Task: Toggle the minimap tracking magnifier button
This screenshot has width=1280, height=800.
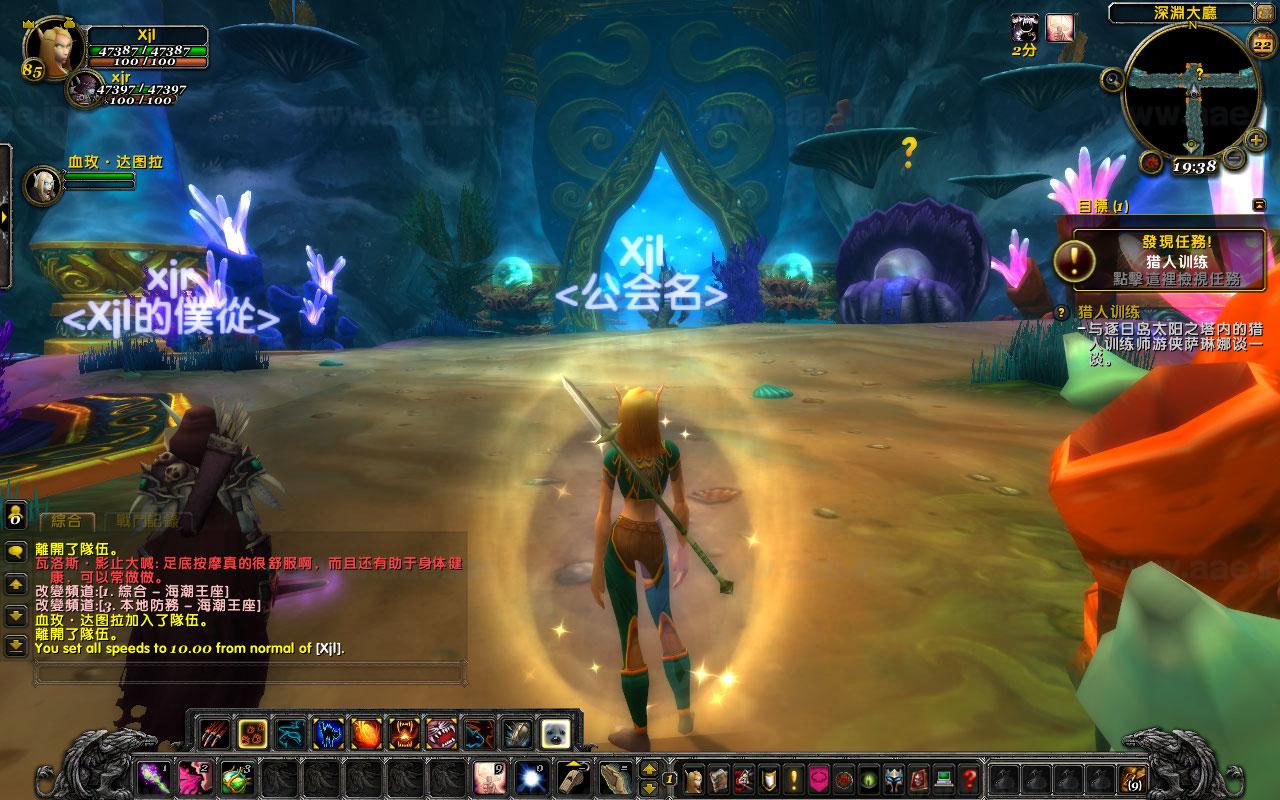Action: click(1113, 79)
